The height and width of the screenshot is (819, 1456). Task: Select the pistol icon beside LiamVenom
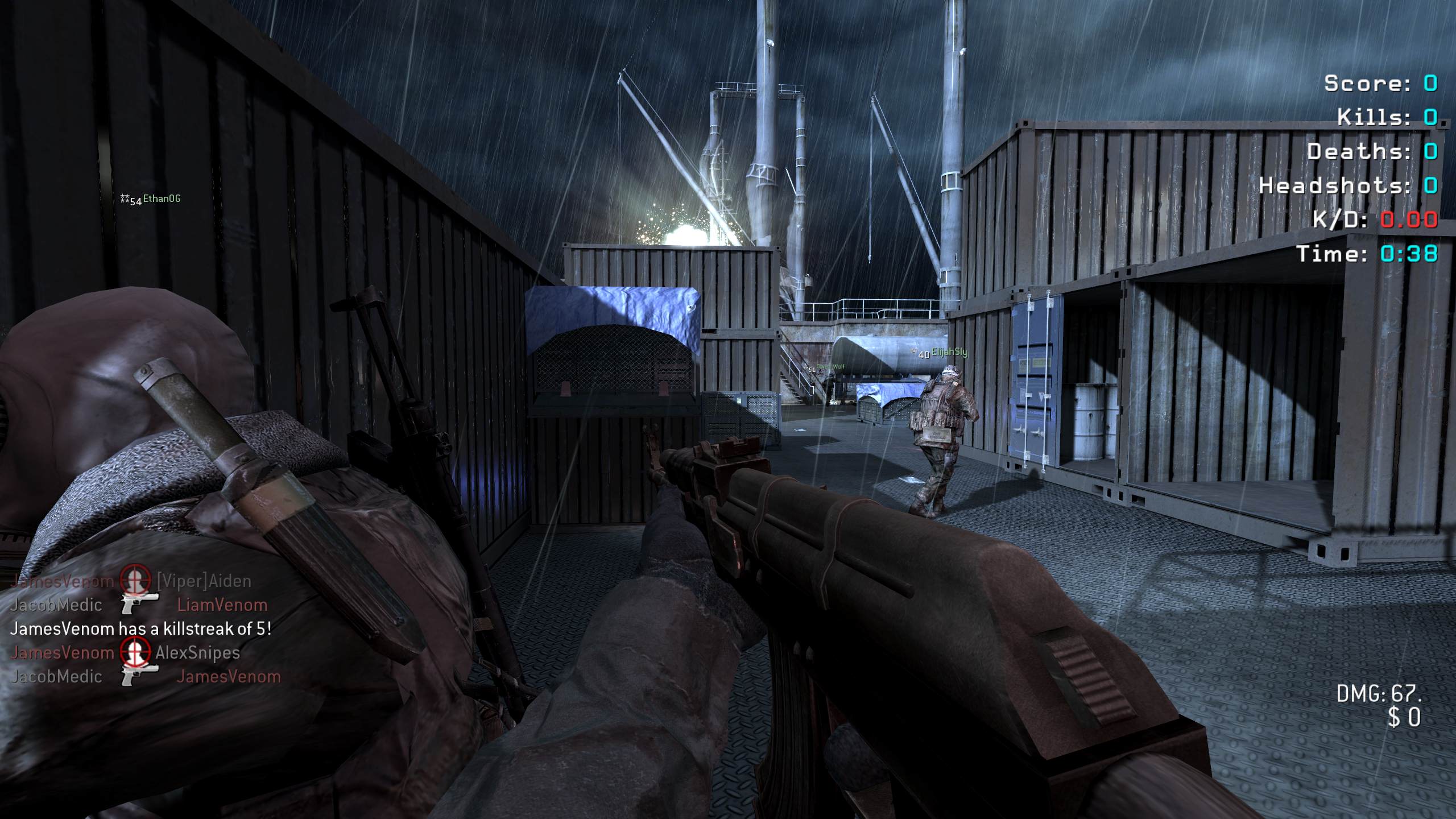tap(140, 604)
